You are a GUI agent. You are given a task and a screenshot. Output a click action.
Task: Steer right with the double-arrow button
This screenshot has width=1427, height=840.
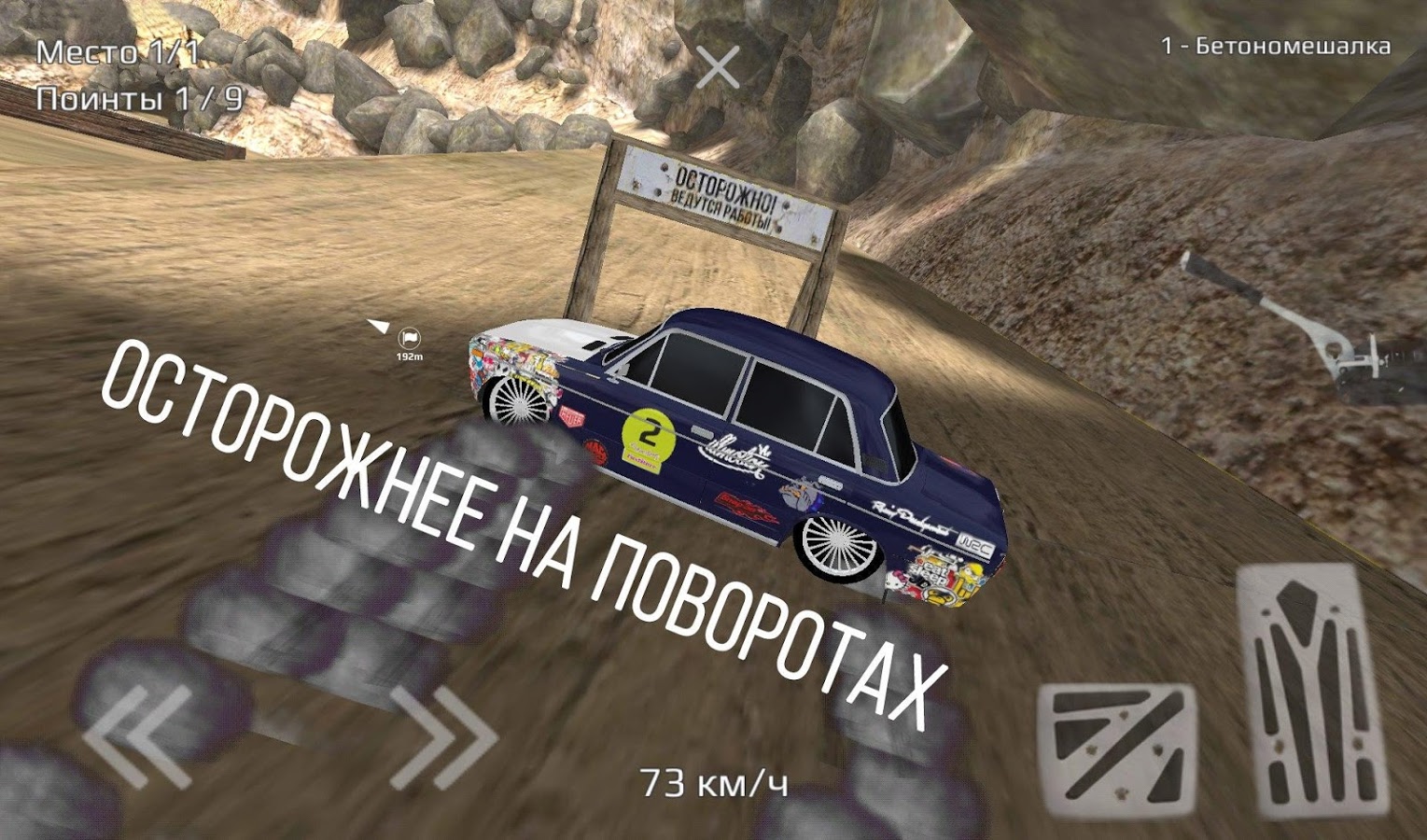pyautogui.click(x=442, y=736)
